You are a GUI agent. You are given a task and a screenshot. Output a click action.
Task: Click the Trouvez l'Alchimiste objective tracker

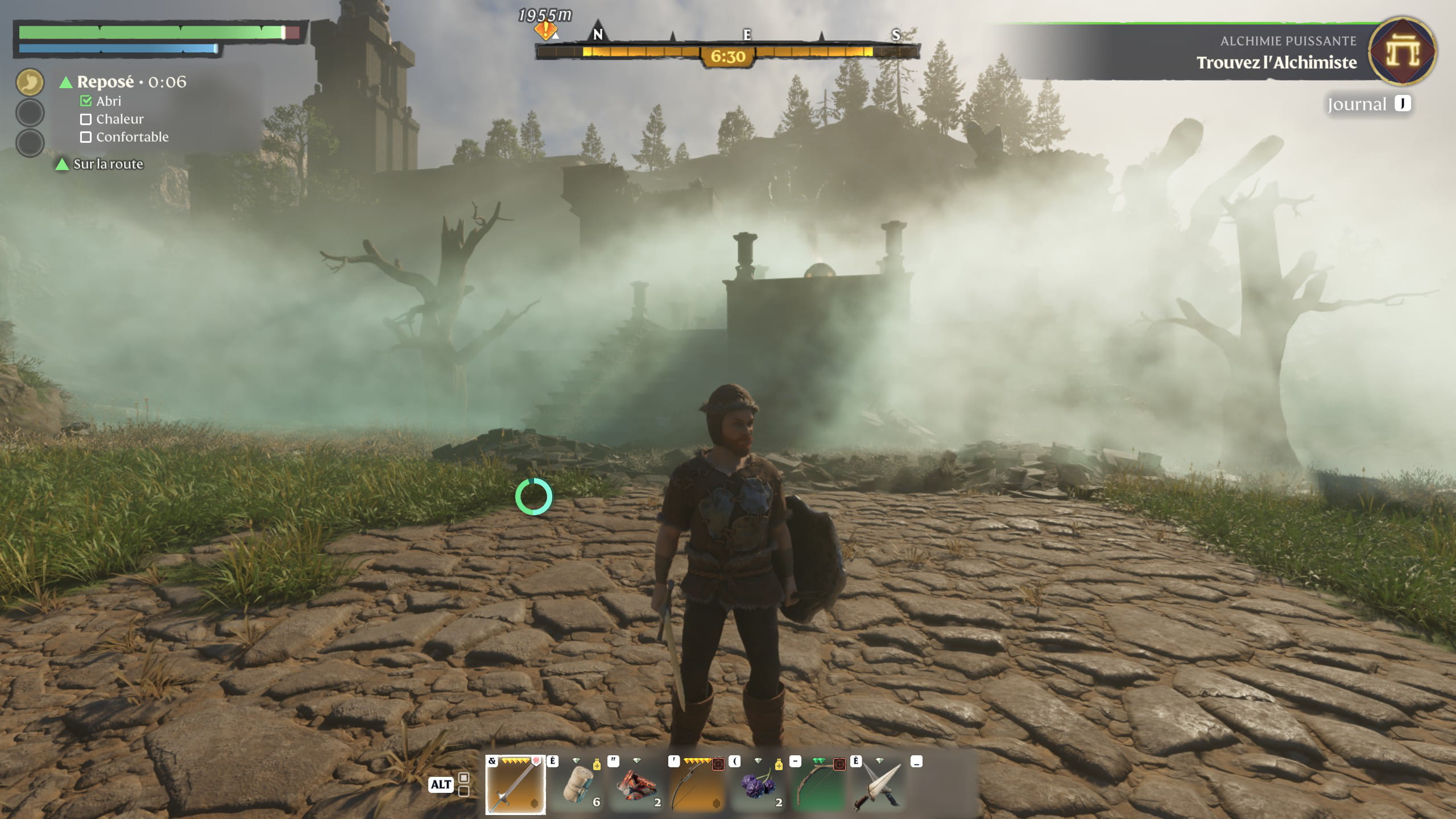[1276, 63]
